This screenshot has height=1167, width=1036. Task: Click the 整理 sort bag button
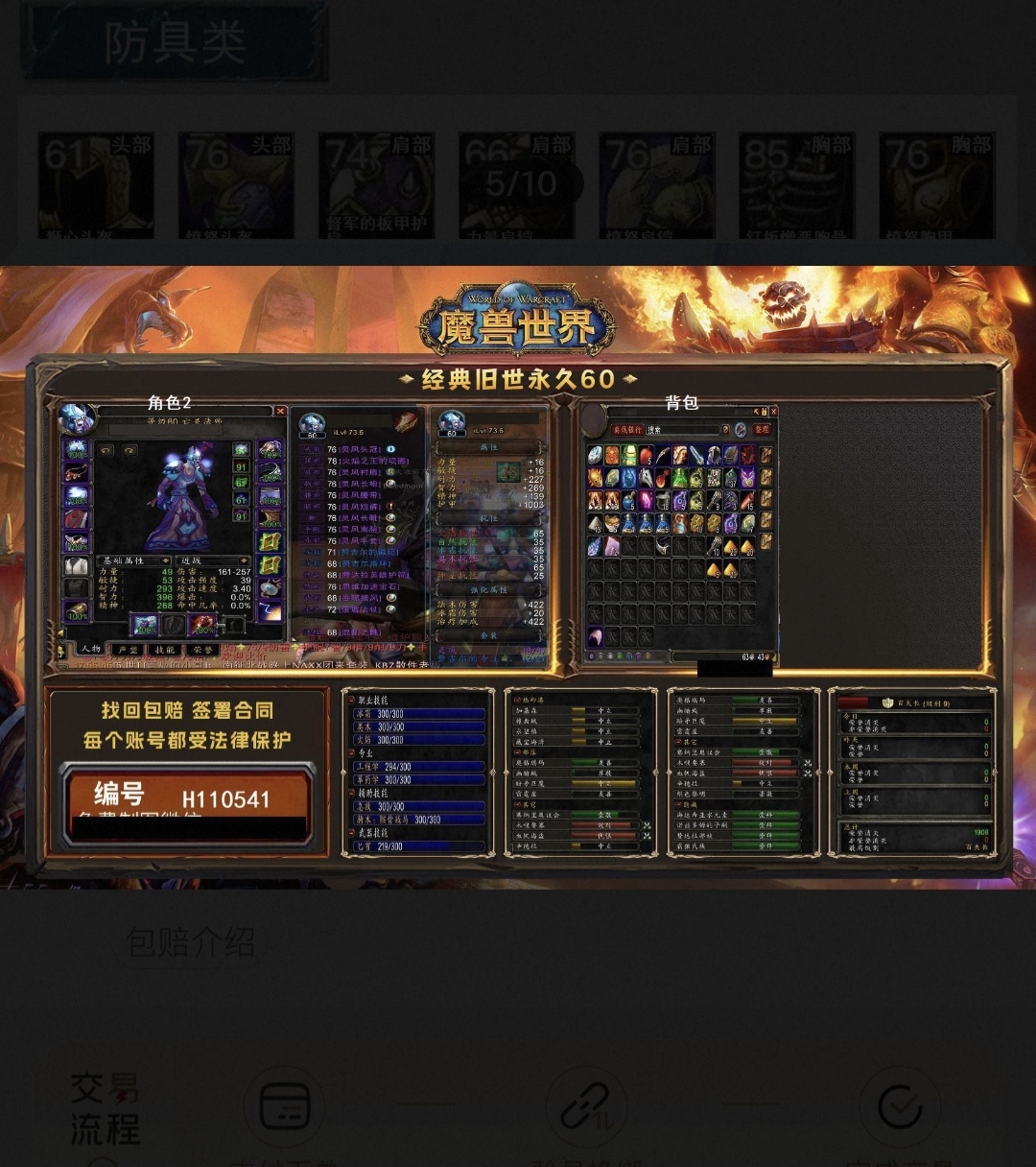pos(762,429)
